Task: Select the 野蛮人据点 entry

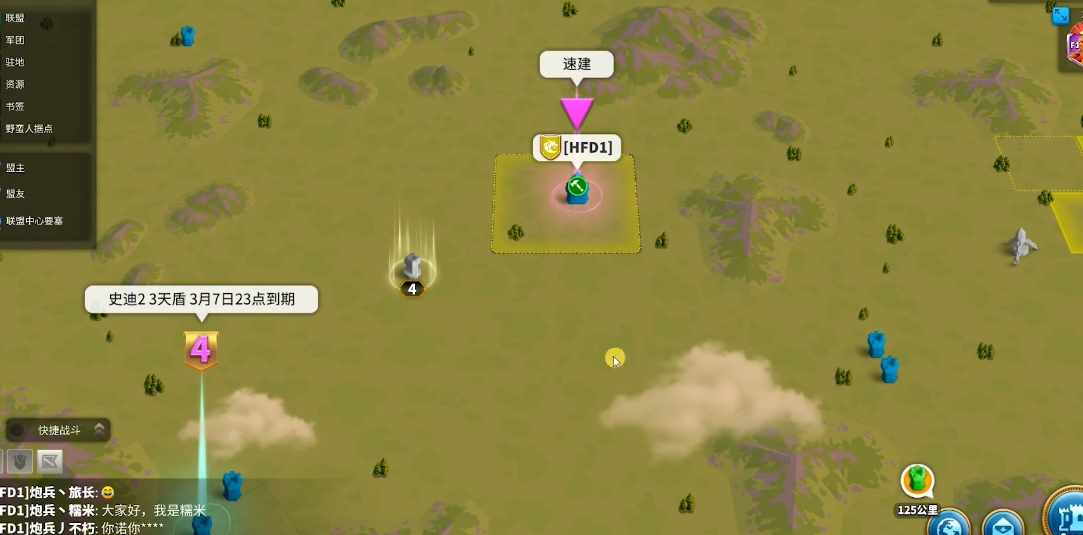Action: coord(29,128)
